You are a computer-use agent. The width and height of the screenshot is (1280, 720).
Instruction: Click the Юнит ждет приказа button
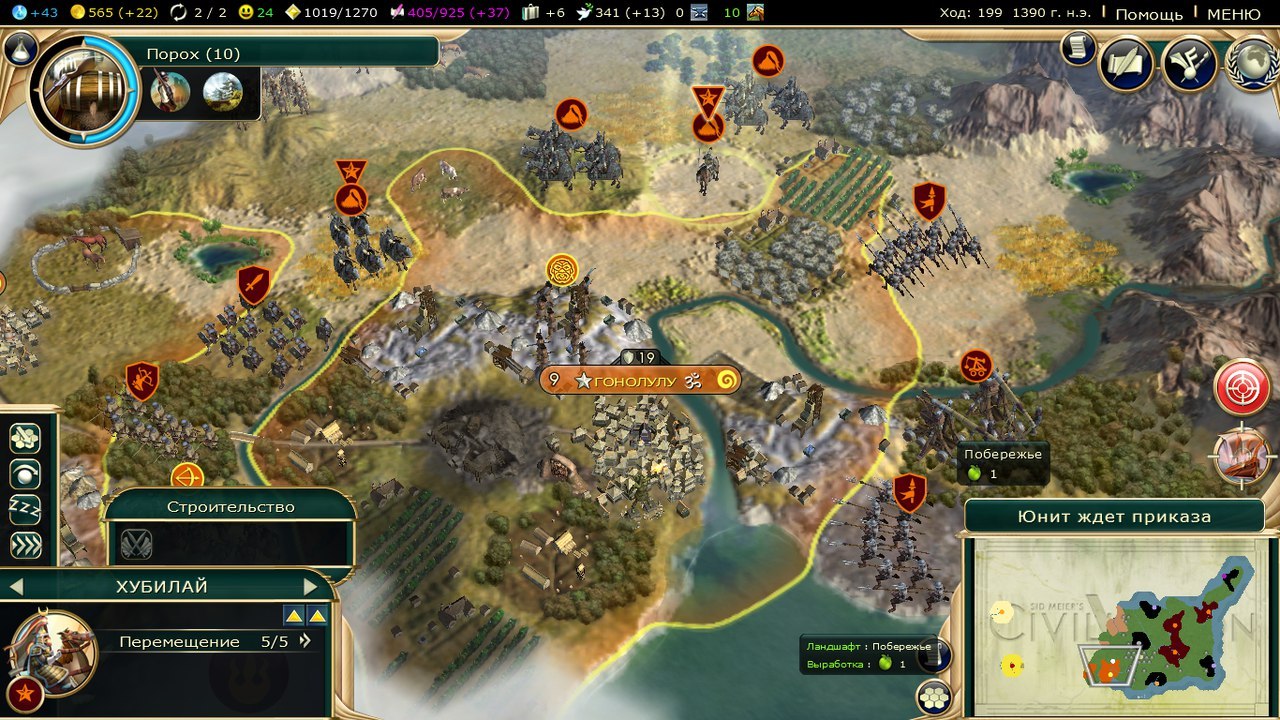tap(1114, 517)
